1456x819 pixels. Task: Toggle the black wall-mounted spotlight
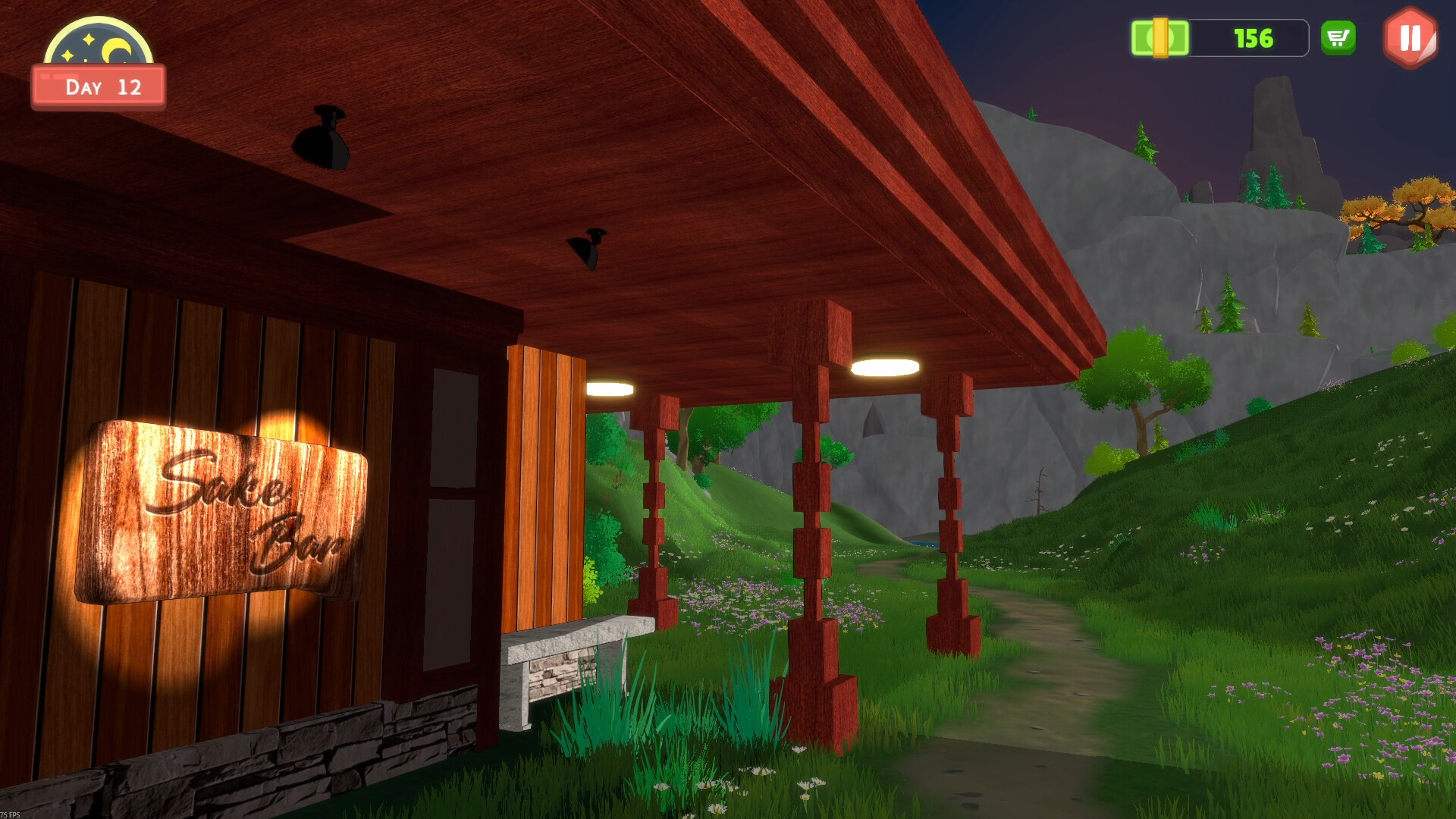[322, 140]
